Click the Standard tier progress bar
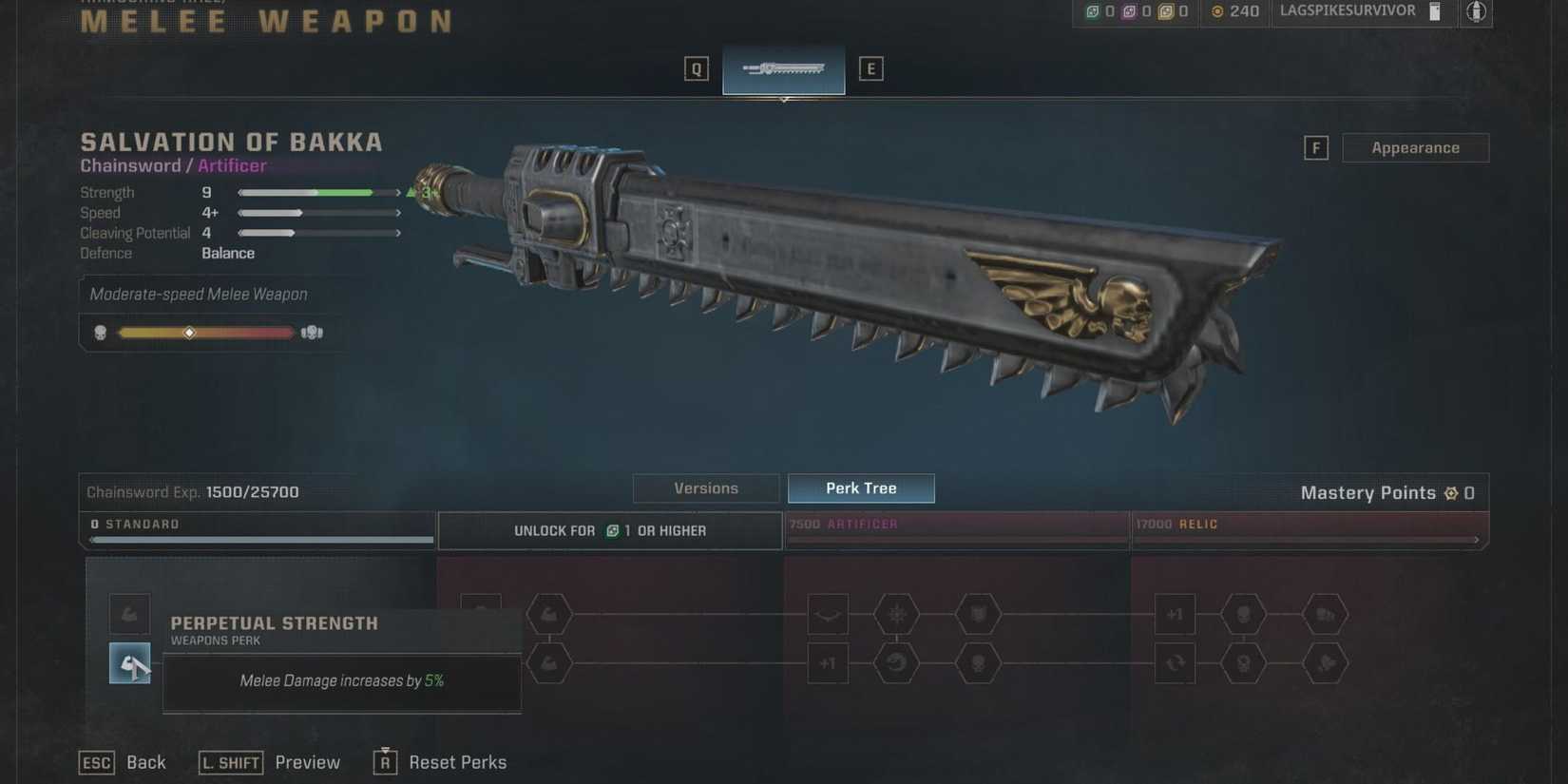Image resolution: width=1568 pixels, height=784 pixels. pyautogui.click(x=257, y=539)
